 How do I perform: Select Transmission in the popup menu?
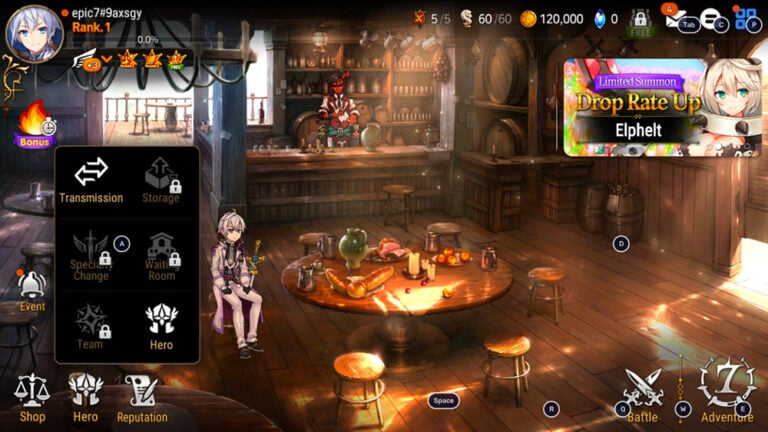[91, 180]
